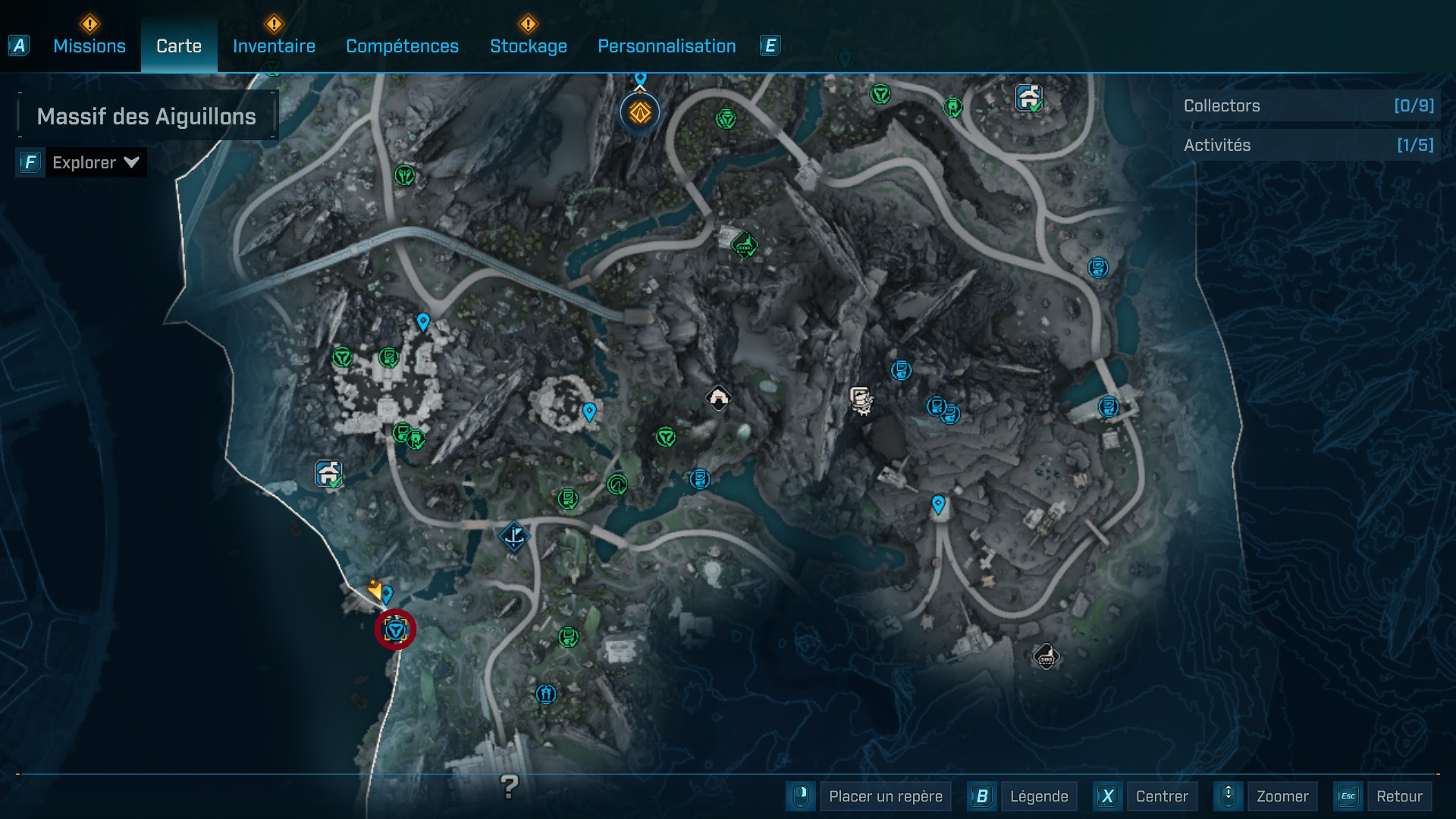Select the Compétences tab

[402, 46]
